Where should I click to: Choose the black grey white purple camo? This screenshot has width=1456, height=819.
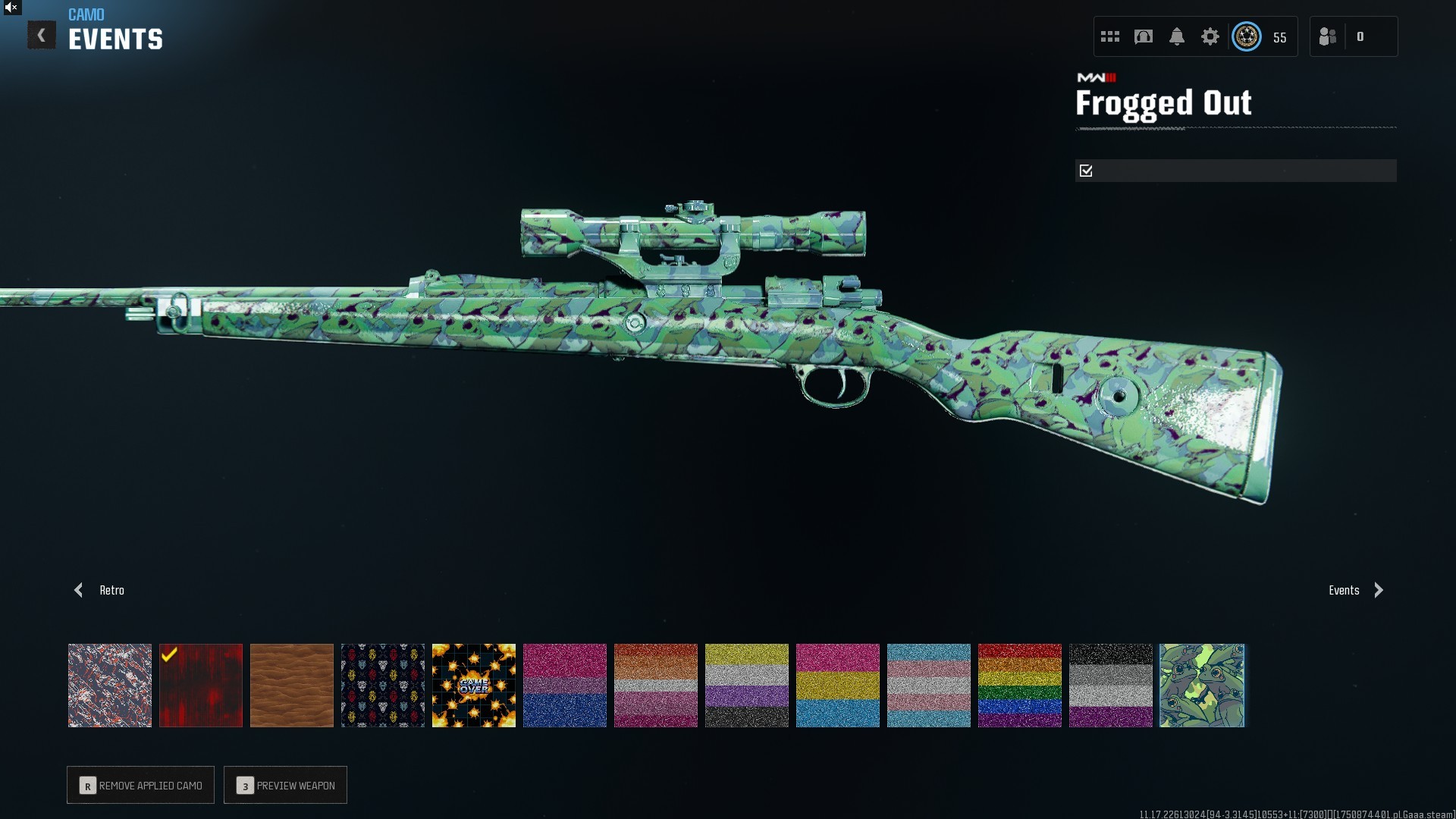coord(1111,686)
